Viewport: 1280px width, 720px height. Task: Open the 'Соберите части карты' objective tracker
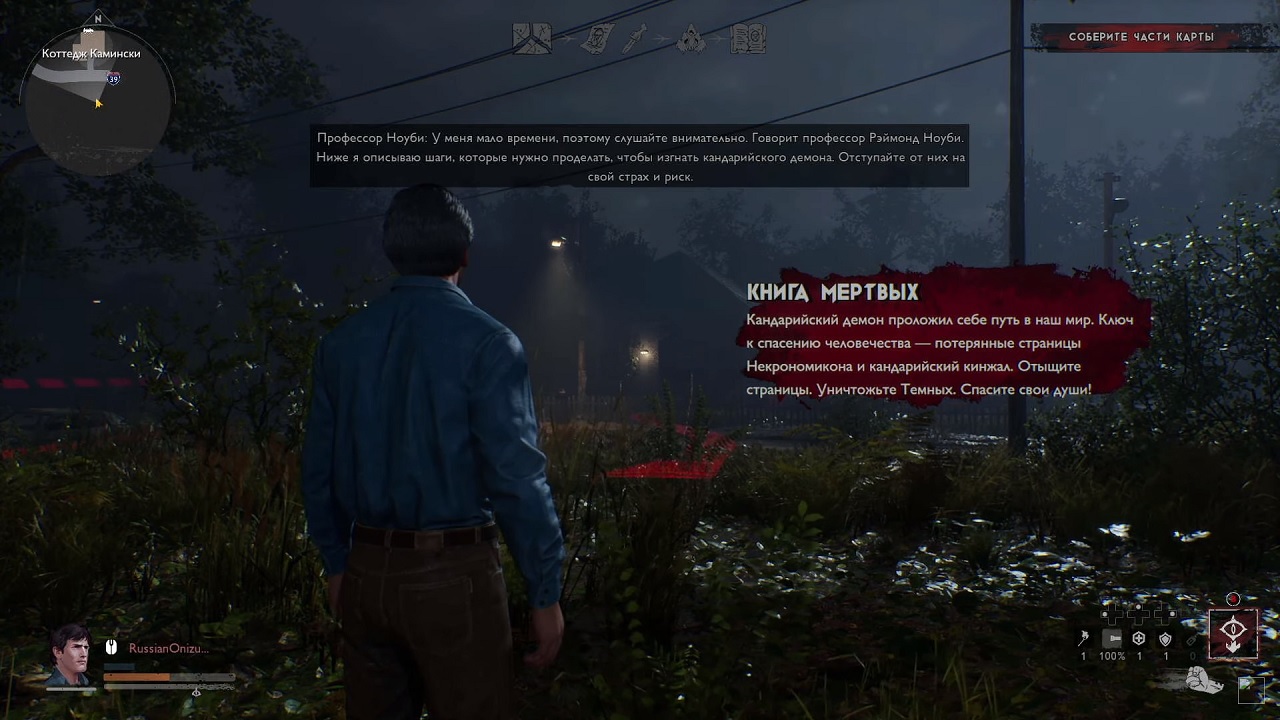[x=1141, y=37]
